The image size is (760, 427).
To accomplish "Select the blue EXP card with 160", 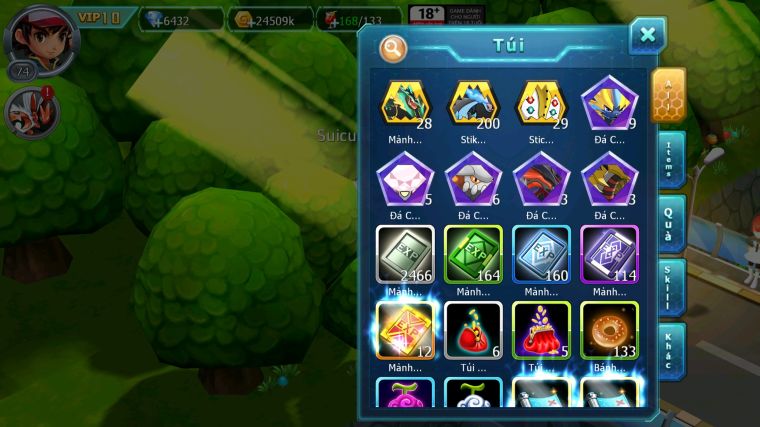I will pyautogui.click(x=541, y=254).
